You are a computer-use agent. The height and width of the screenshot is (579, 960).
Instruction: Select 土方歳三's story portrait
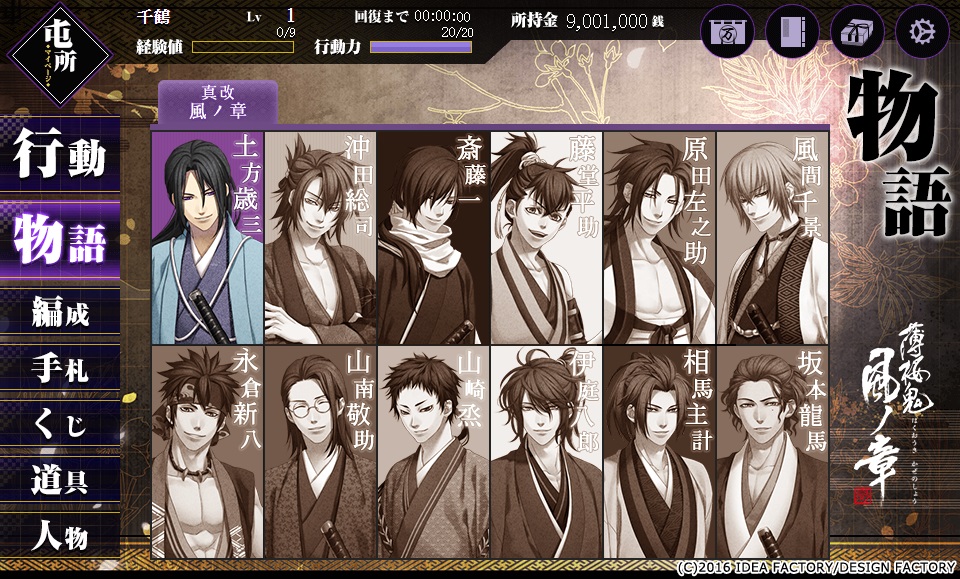(x=207, y=238)
